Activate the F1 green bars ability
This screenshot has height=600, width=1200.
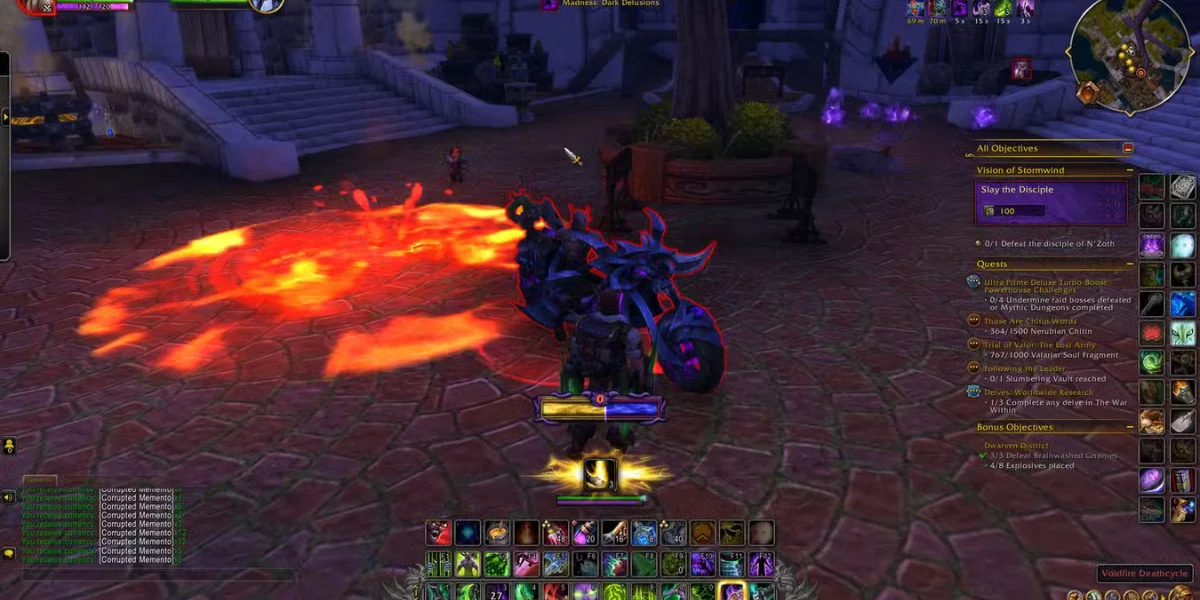[439, 564]
